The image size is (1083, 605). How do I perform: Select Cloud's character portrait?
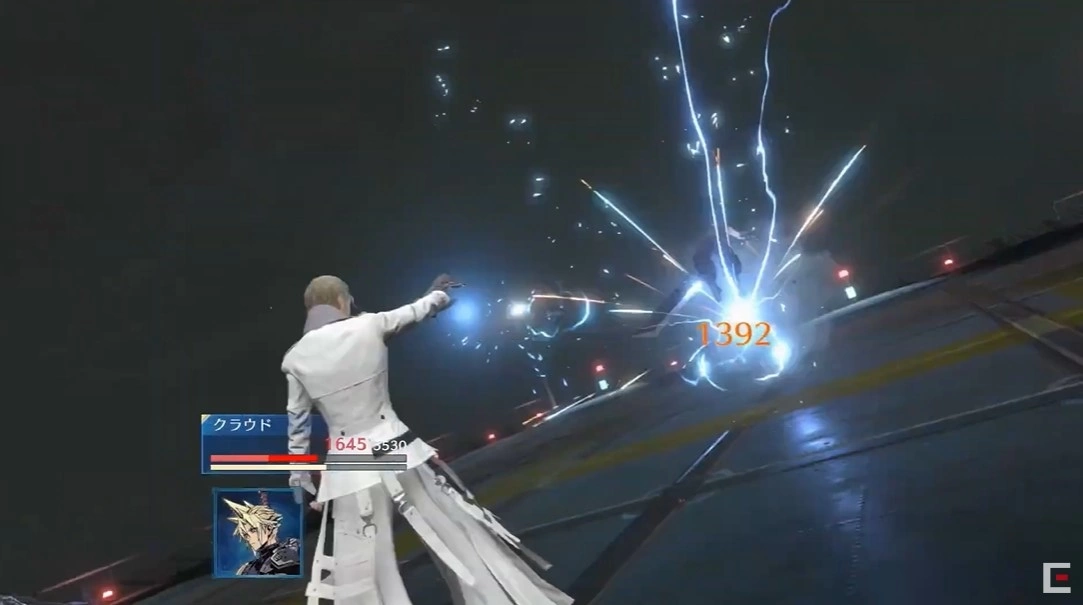point(257,533)
